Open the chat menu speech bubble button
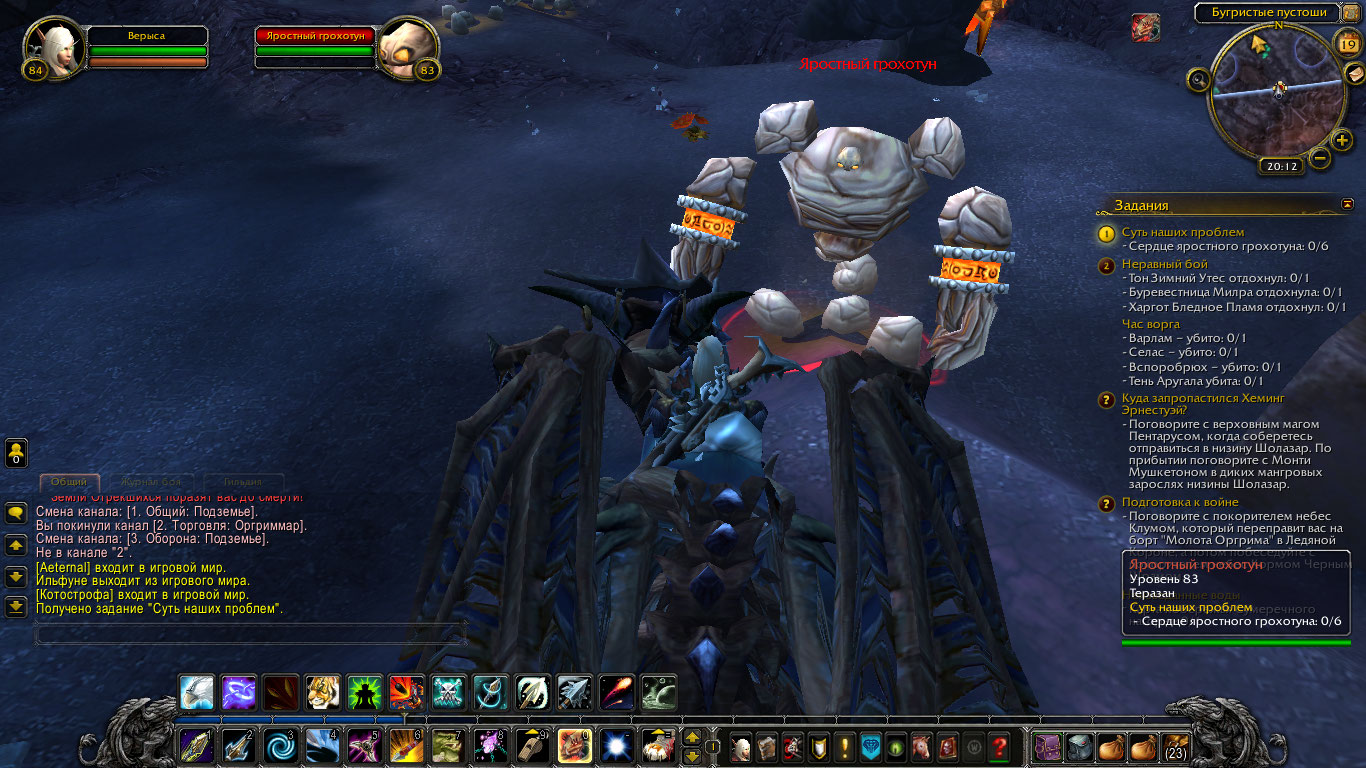The height and width of the screenshot is (768, 1366). [x=16, y=513]
